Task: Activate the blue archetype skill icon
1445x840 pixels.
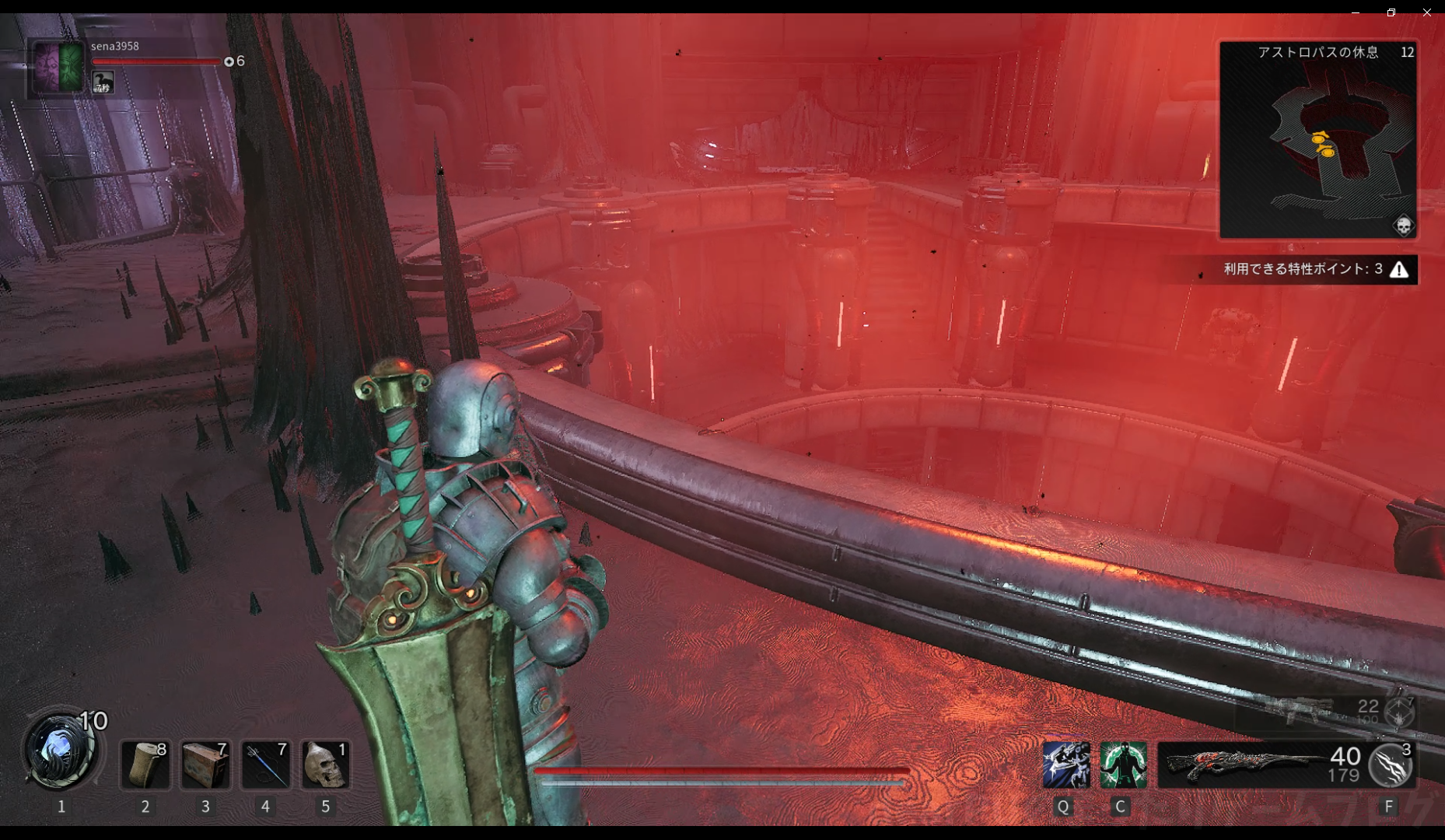Action: click(x=1065, y=765)
